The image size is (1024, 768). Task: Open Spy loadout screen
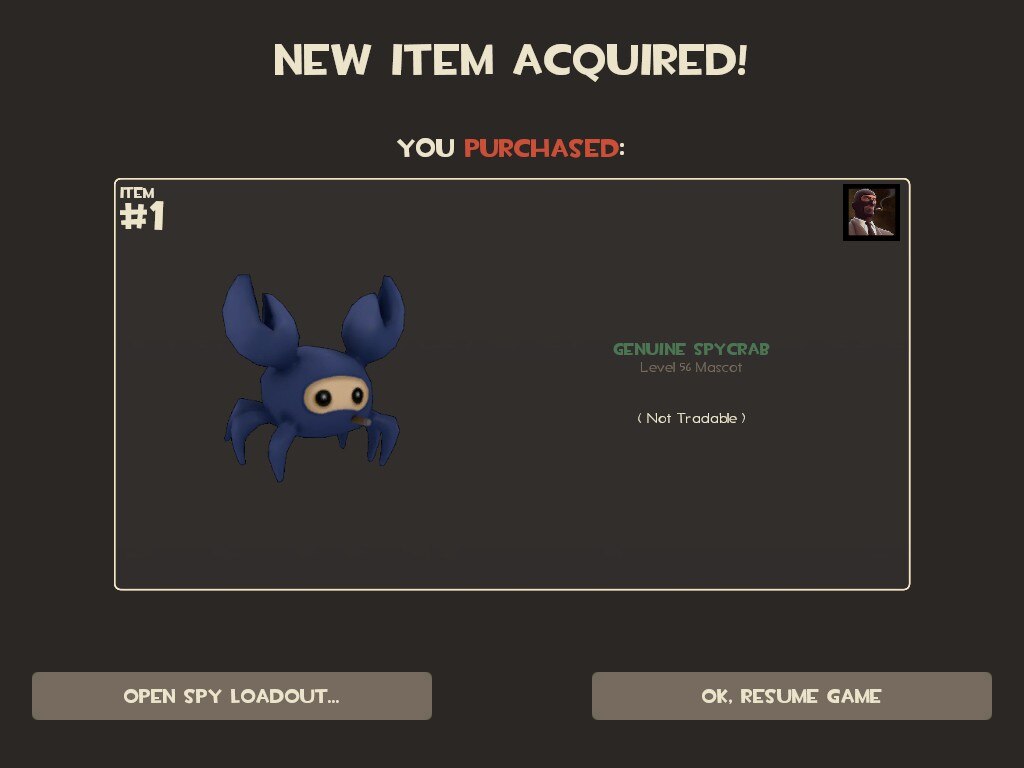[x=232, y=696]
